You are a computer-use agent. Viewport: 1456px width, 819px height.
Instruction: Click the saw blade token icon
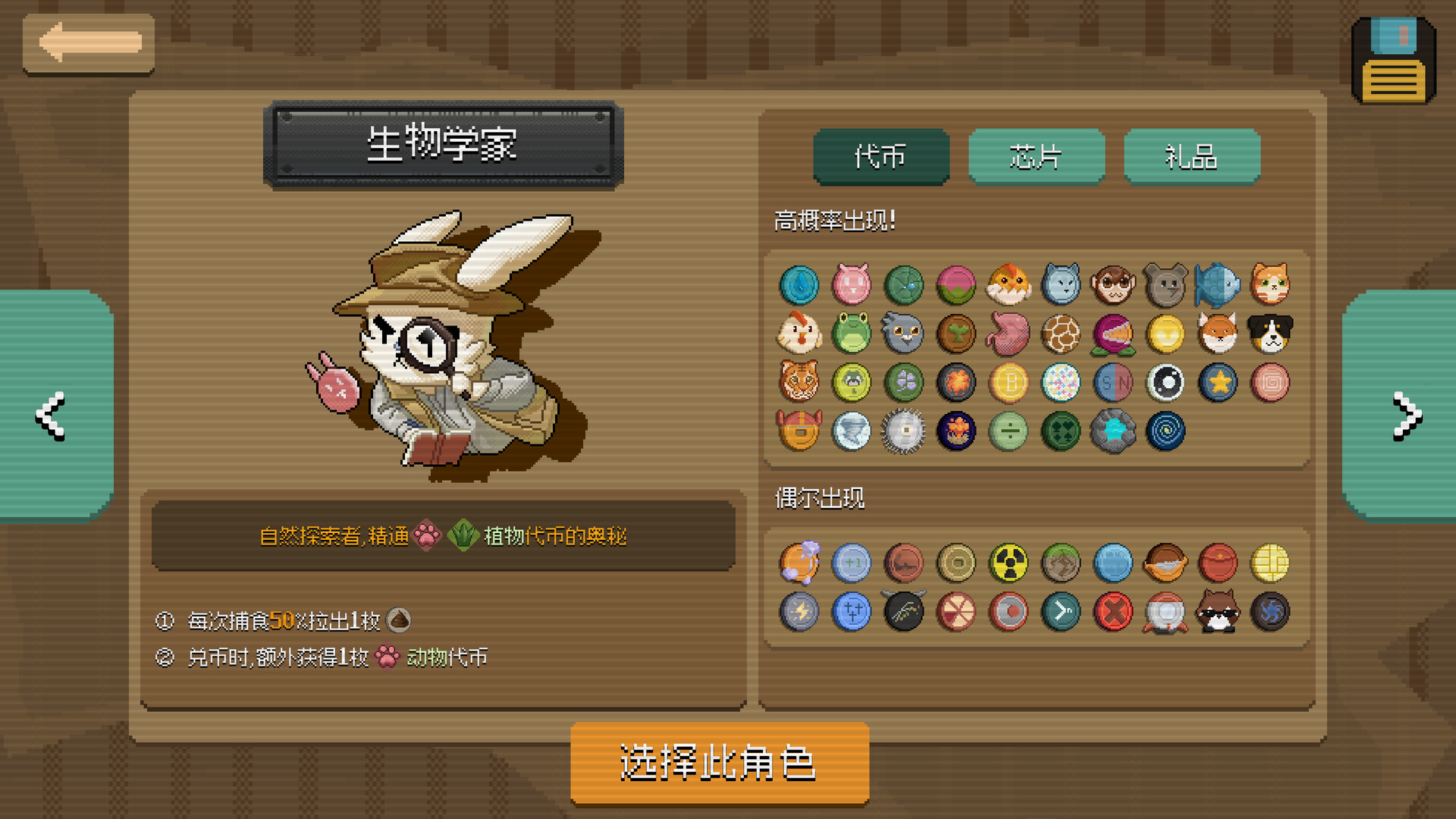904,432
